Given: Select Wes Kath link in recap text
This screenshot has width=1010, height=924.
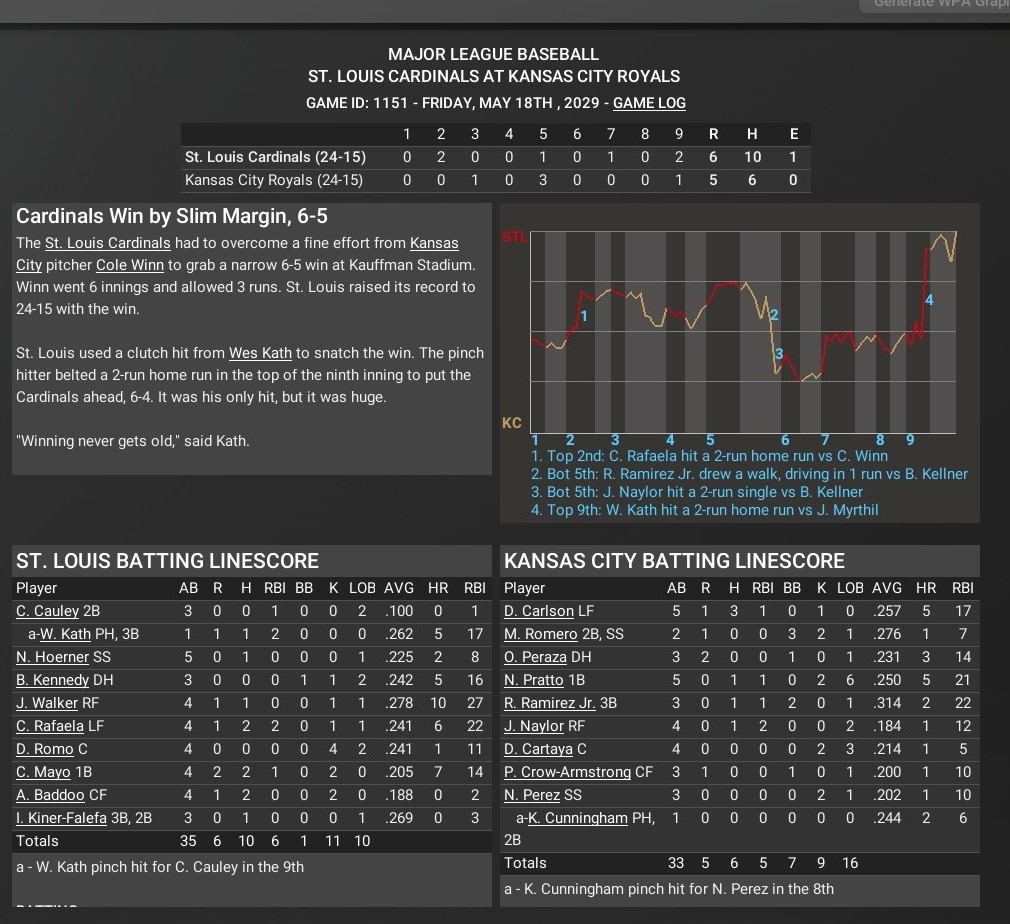Looking at the screenshot, I should pos(260,353).
